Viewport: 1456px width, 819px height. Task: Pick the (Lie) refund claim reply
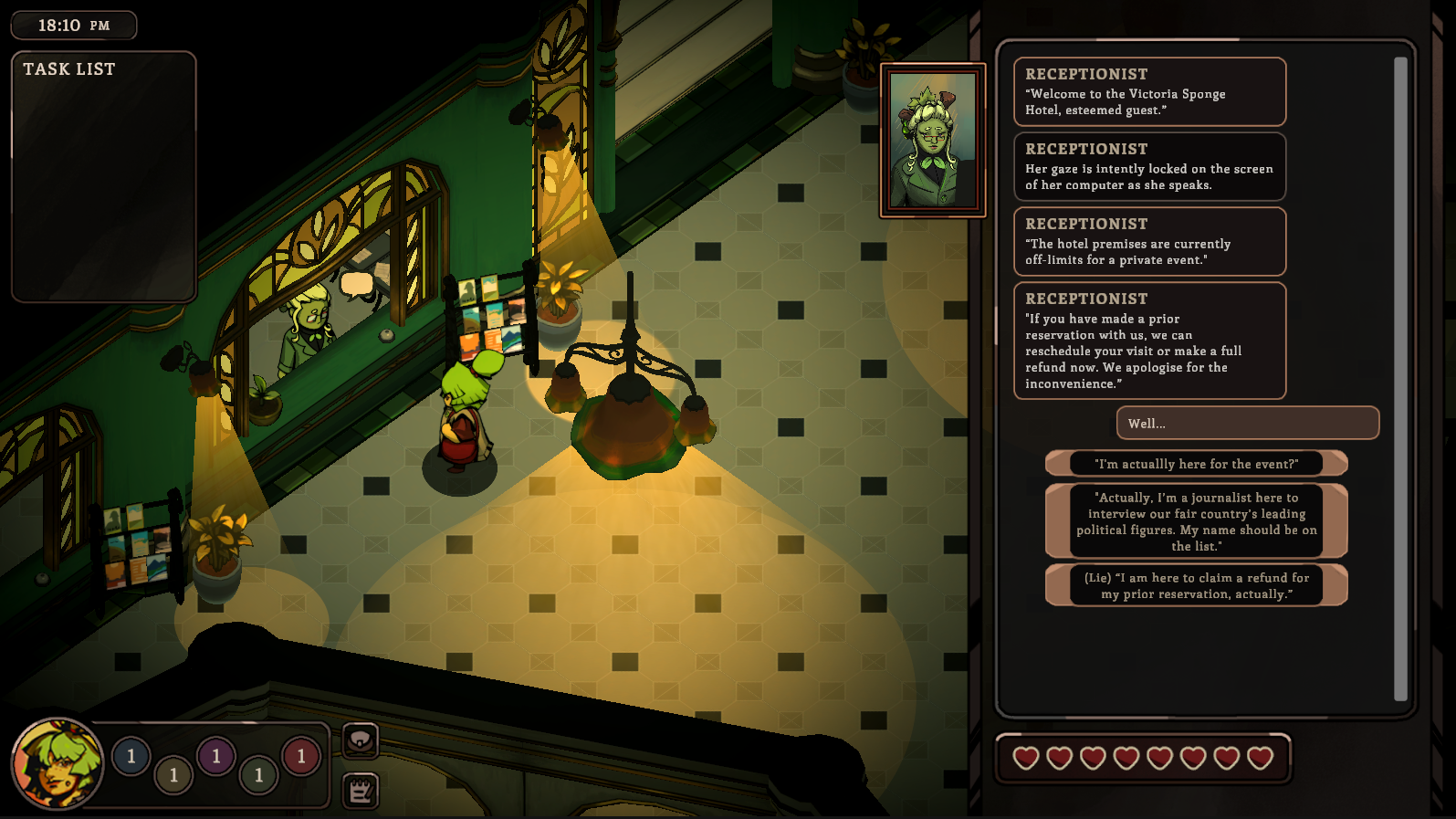(x=1196, y=585)
